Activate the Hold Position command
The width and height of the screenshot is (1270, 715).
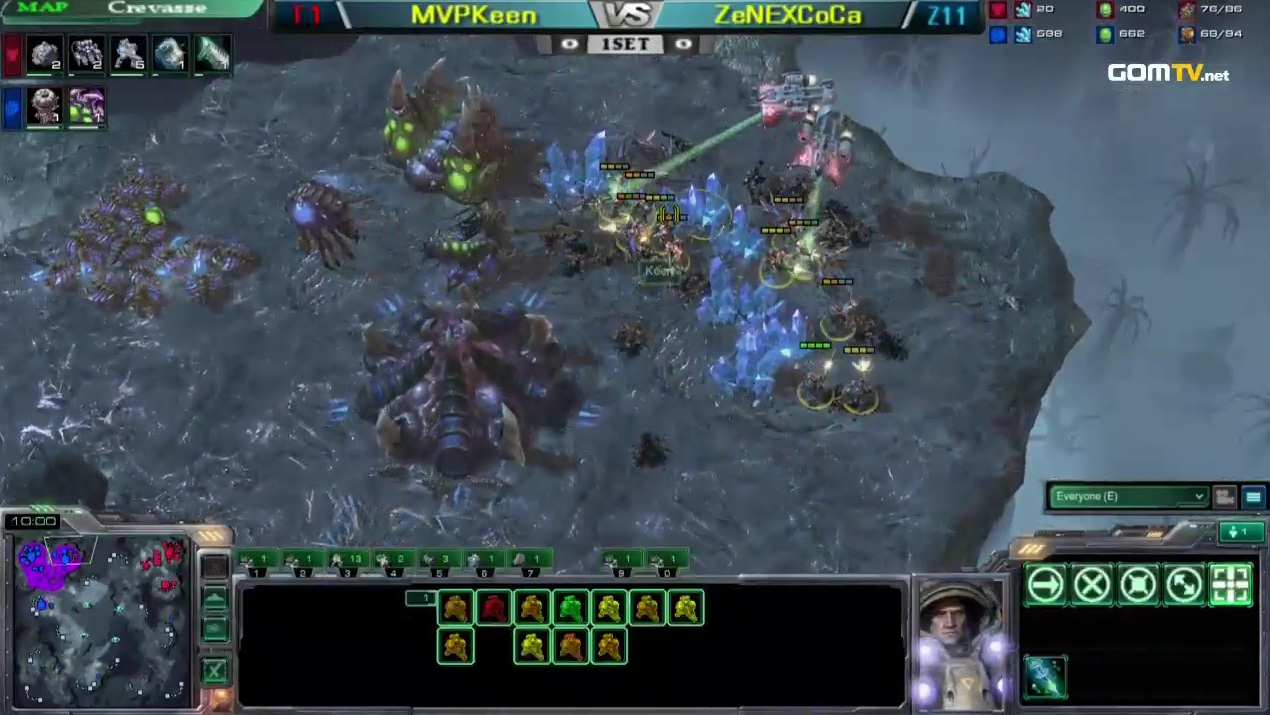[1138, 585]
